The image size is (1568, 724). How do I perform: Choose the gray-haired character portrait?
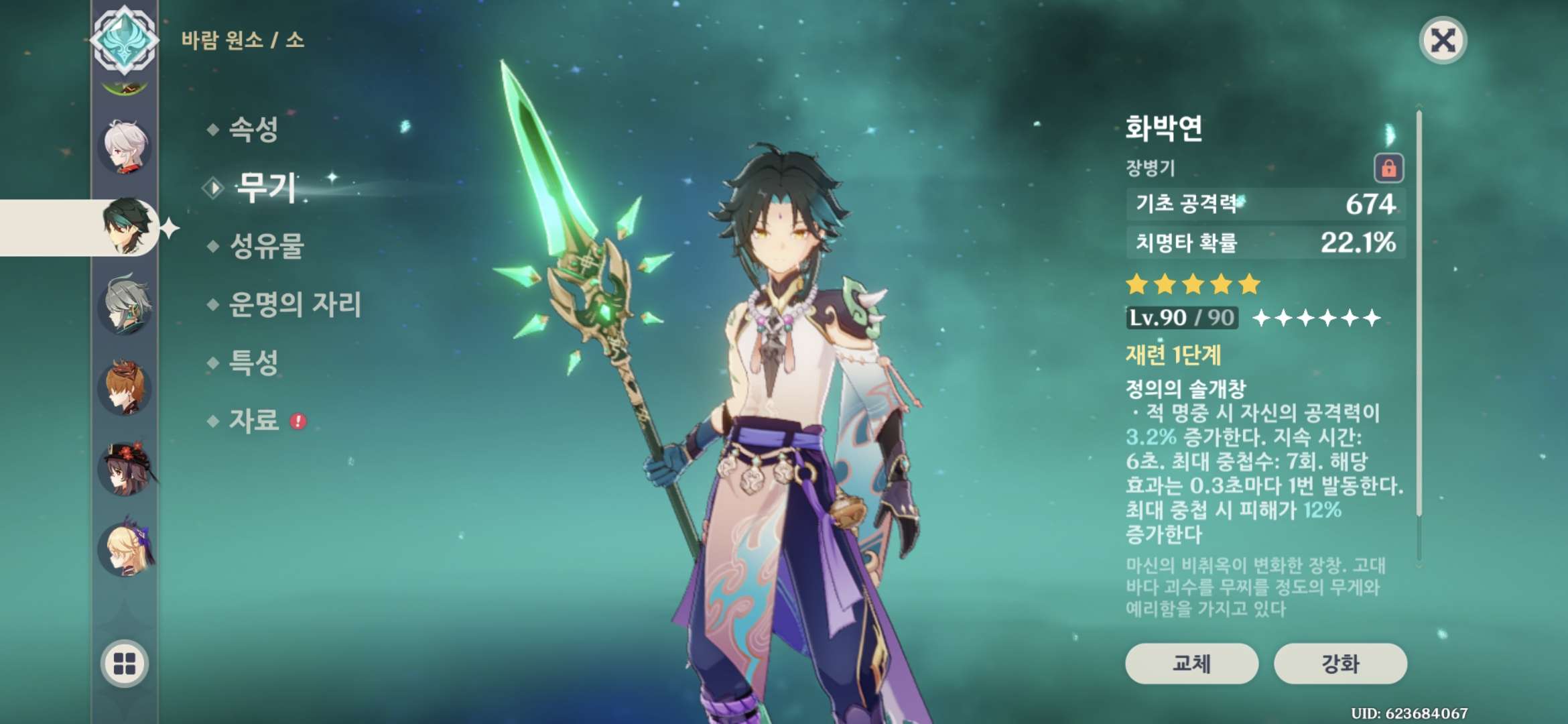coord(125,306)
